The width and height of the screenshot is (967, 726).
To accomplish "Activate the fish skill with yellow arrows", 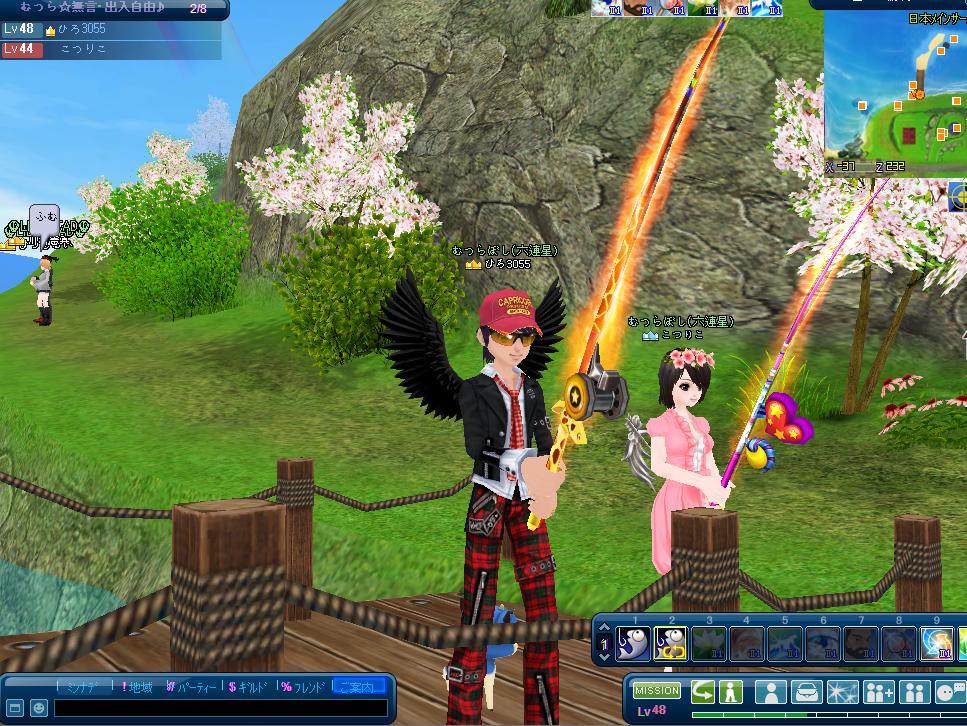I will [x=671, y=643].
